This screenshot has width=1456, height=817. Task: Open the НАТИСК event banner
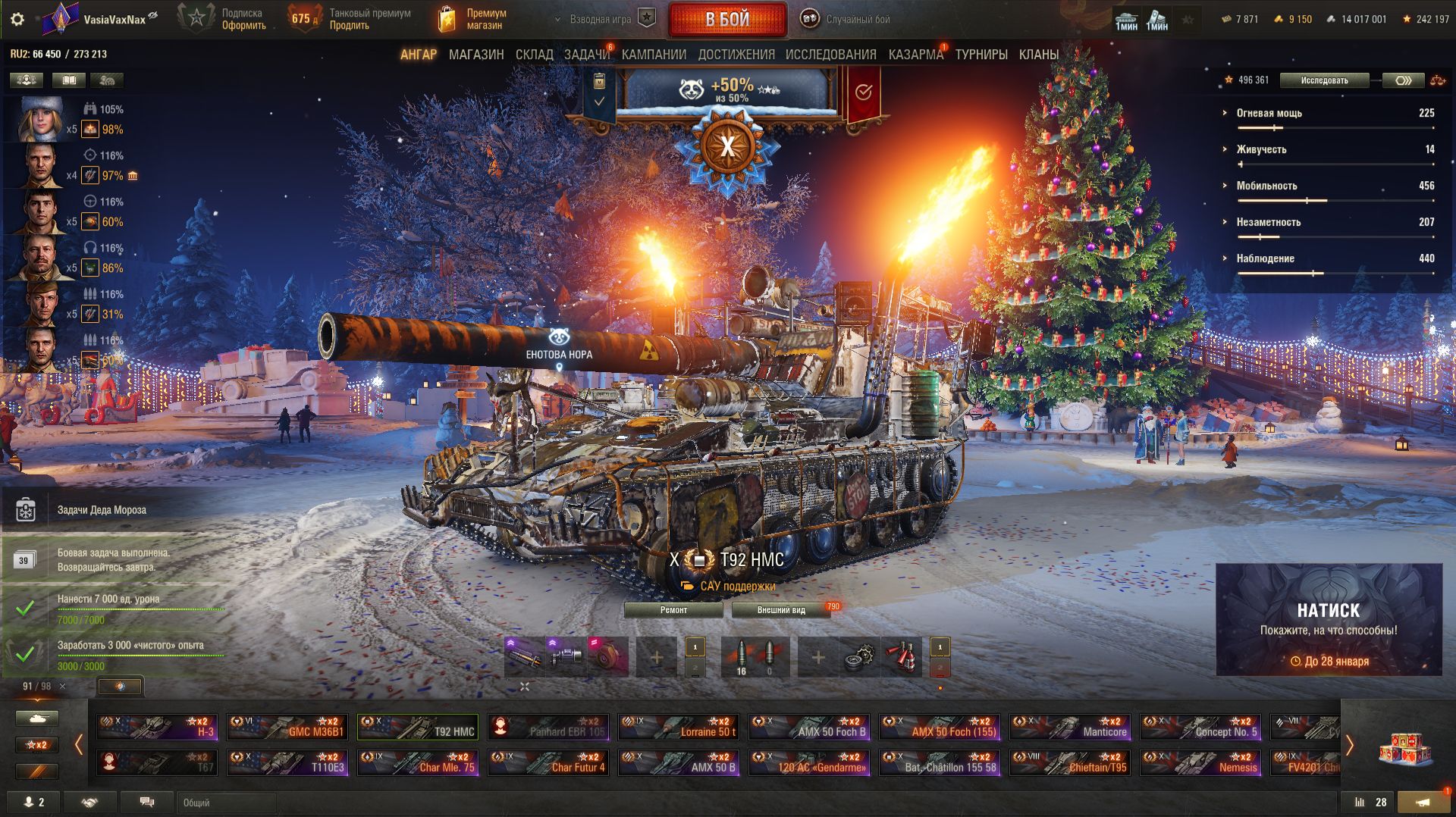[x=1329, y=619]
